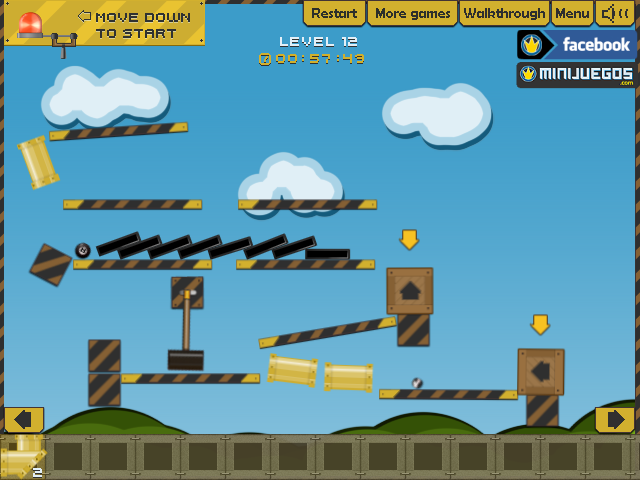This screenshot has width=640, height=480.
Task: Select the yellow pipe inventory item
Action: (22, 456)
